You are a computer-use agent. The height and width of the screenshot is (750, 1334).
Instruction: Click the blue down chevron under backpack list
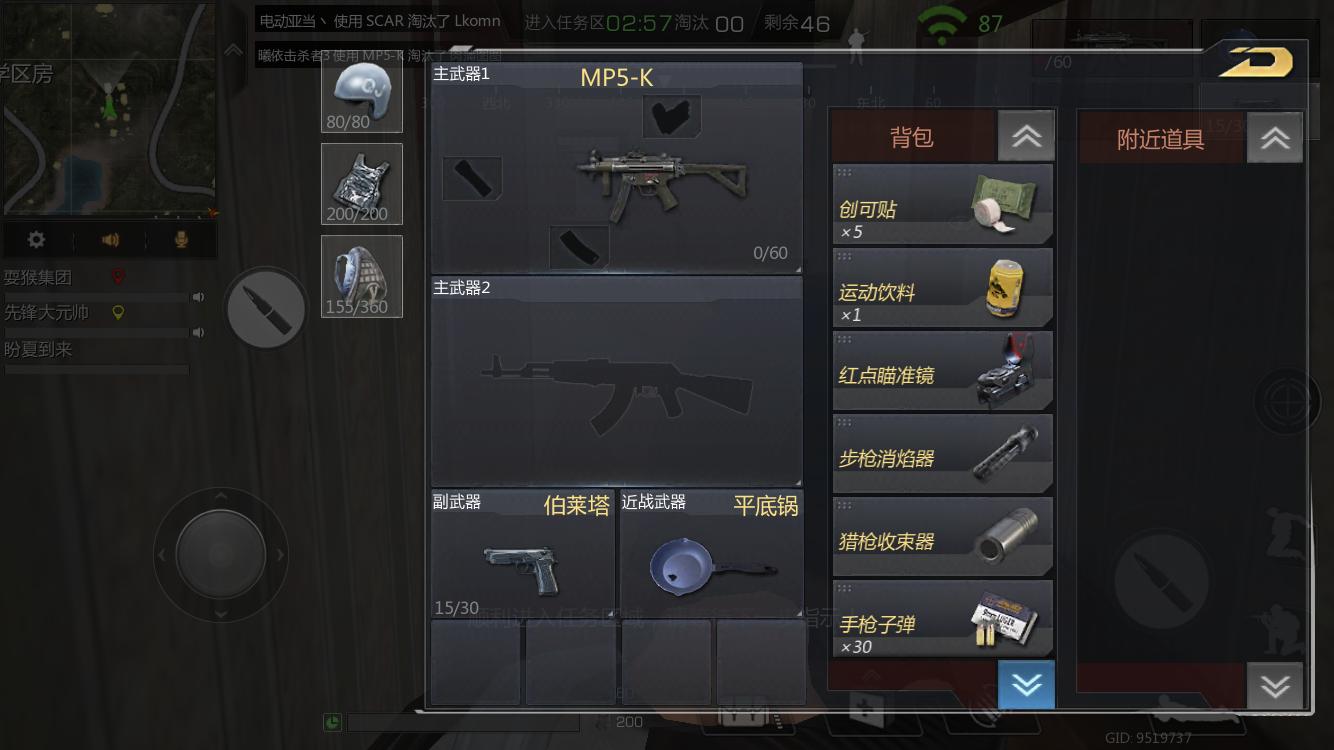(x=1026, y=685)
